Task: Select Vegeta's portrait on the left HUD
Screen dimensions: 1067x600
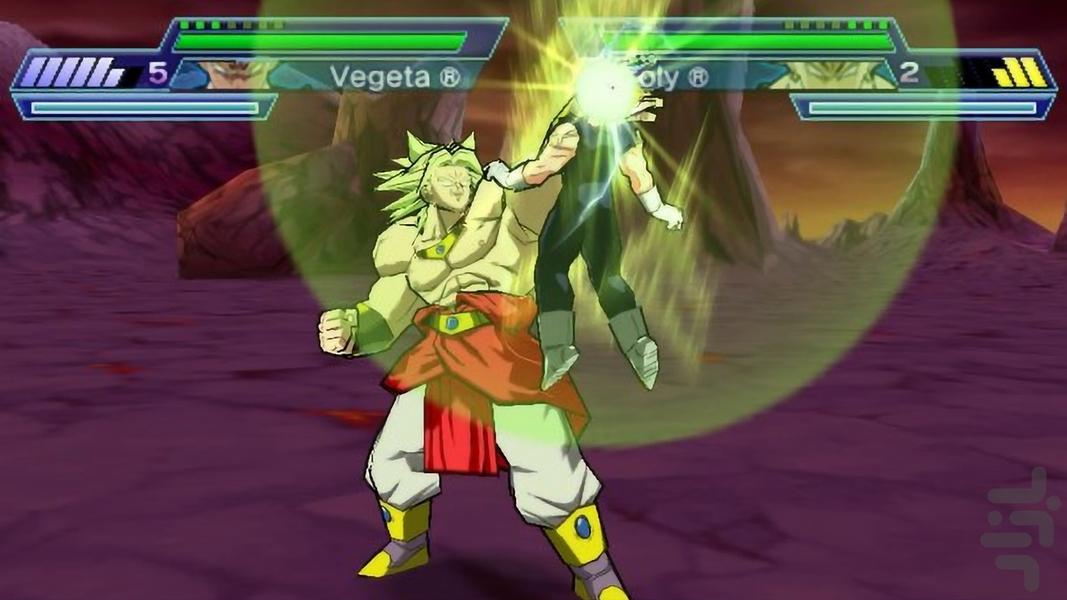Action: pyautogui.click(x=232, y=74)
